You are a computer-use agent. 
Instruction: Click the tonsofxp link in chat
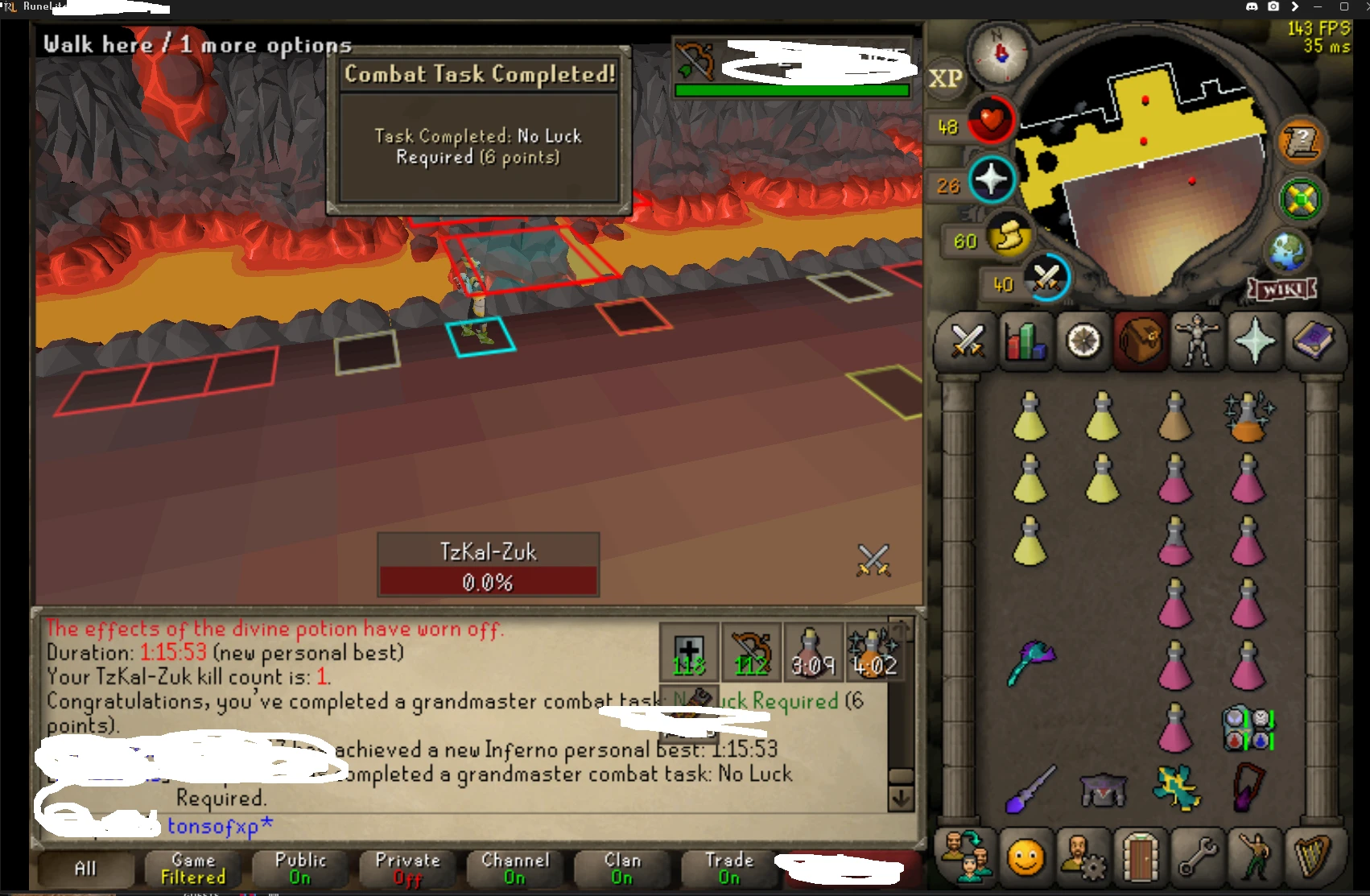[x=216, y=824]
